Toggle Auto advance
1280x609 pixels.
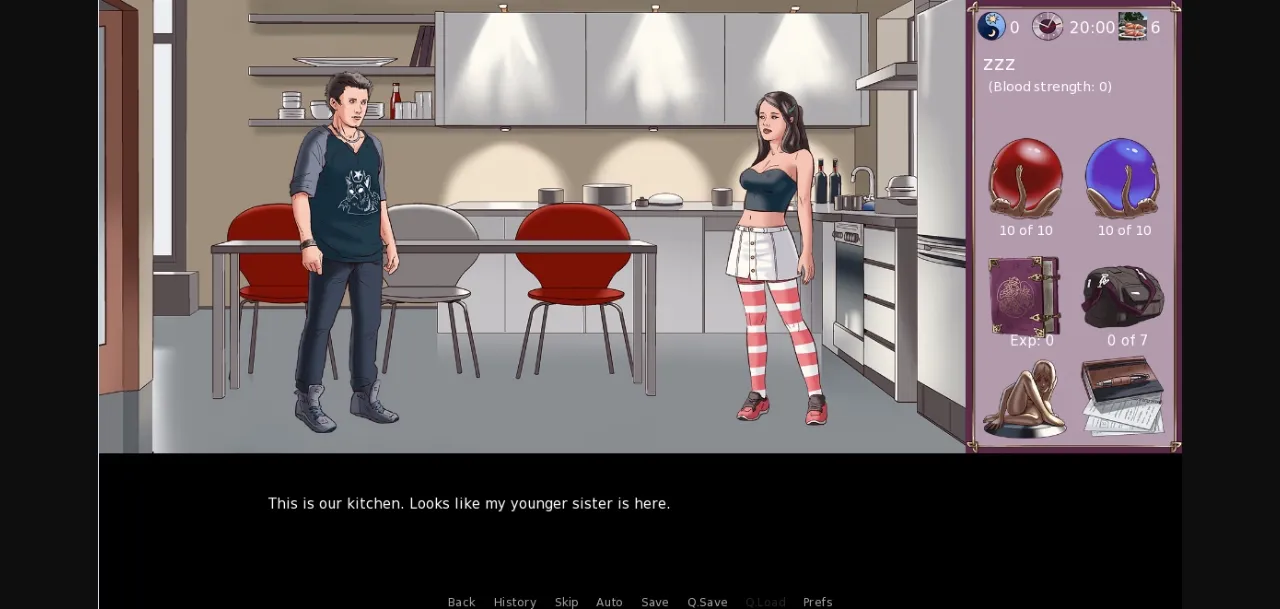pos(609,602)
